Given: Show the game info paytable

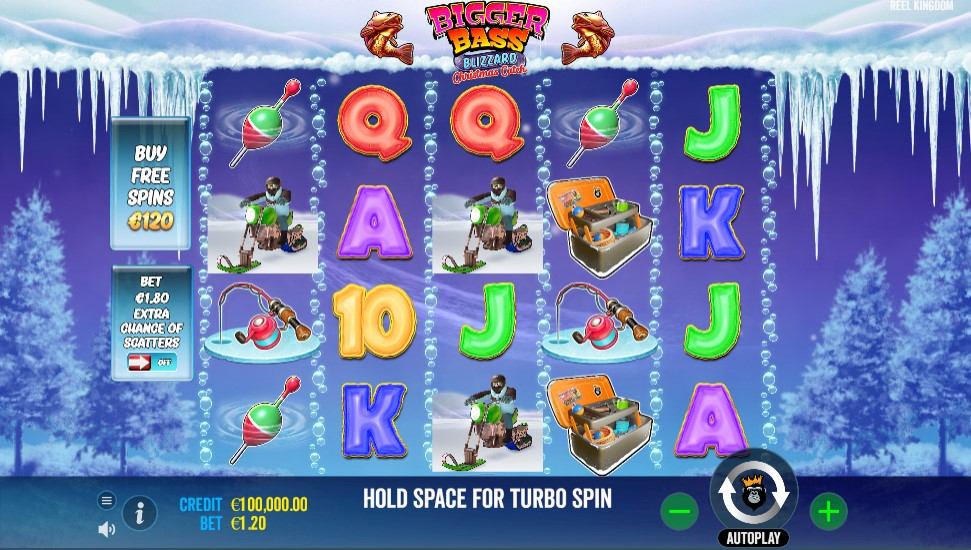Looking at the screenshot, I should click(x=139, y=514).
